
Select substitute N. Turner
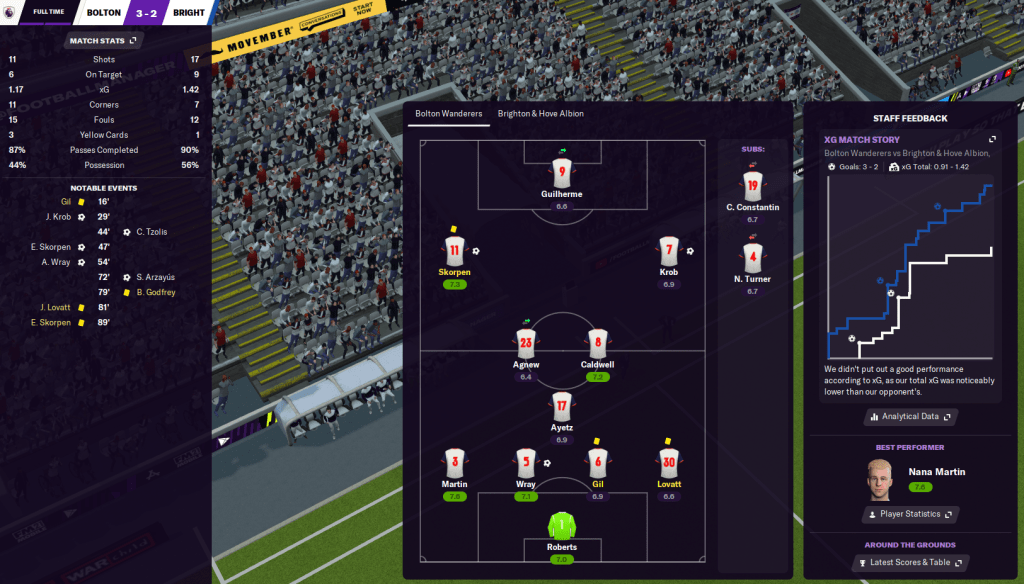point(752,257)
